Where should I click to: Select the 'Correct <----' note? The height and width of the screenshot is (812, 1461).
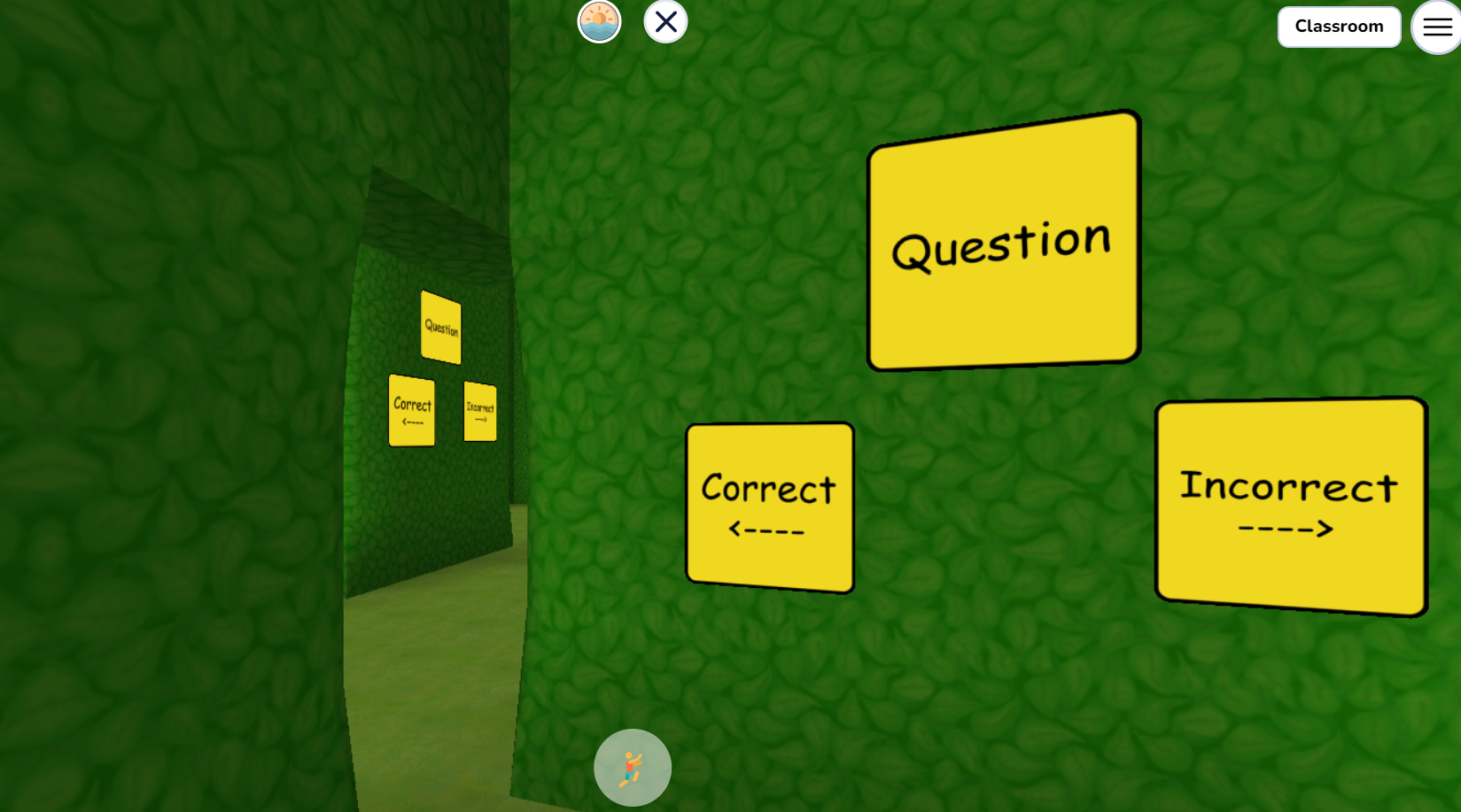(x=767, y=505)
